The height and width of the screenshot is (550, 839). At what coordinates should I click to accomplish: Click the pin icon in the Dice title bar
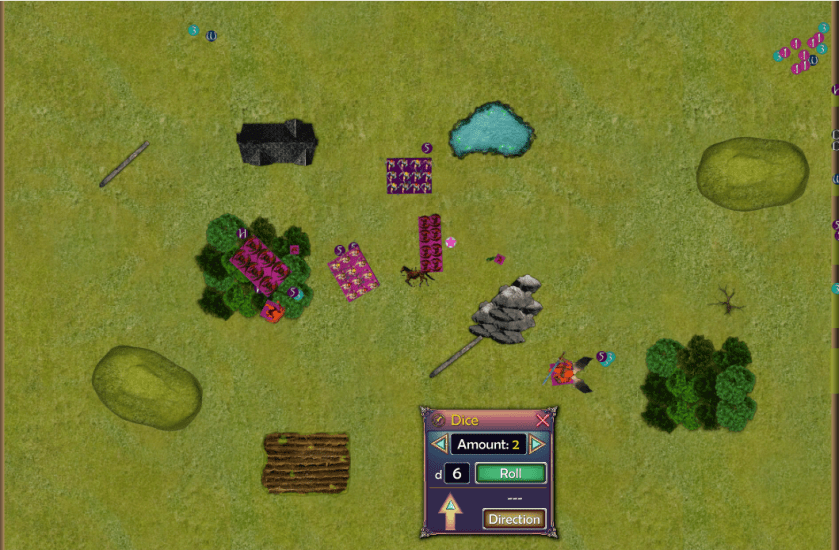(438, 421)
